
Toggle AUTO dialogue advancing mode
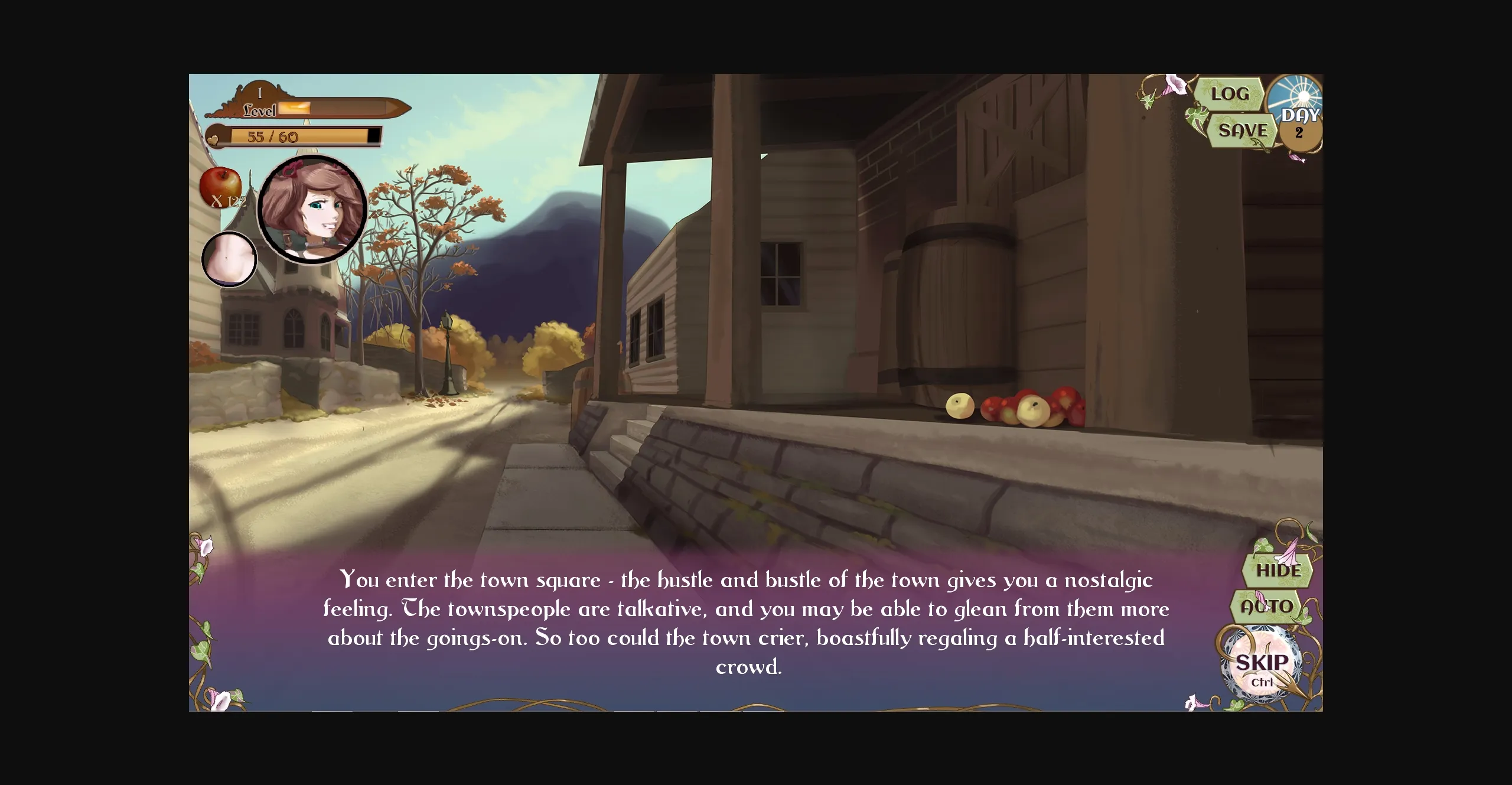pyautogui.click(x=1266, y=605)
